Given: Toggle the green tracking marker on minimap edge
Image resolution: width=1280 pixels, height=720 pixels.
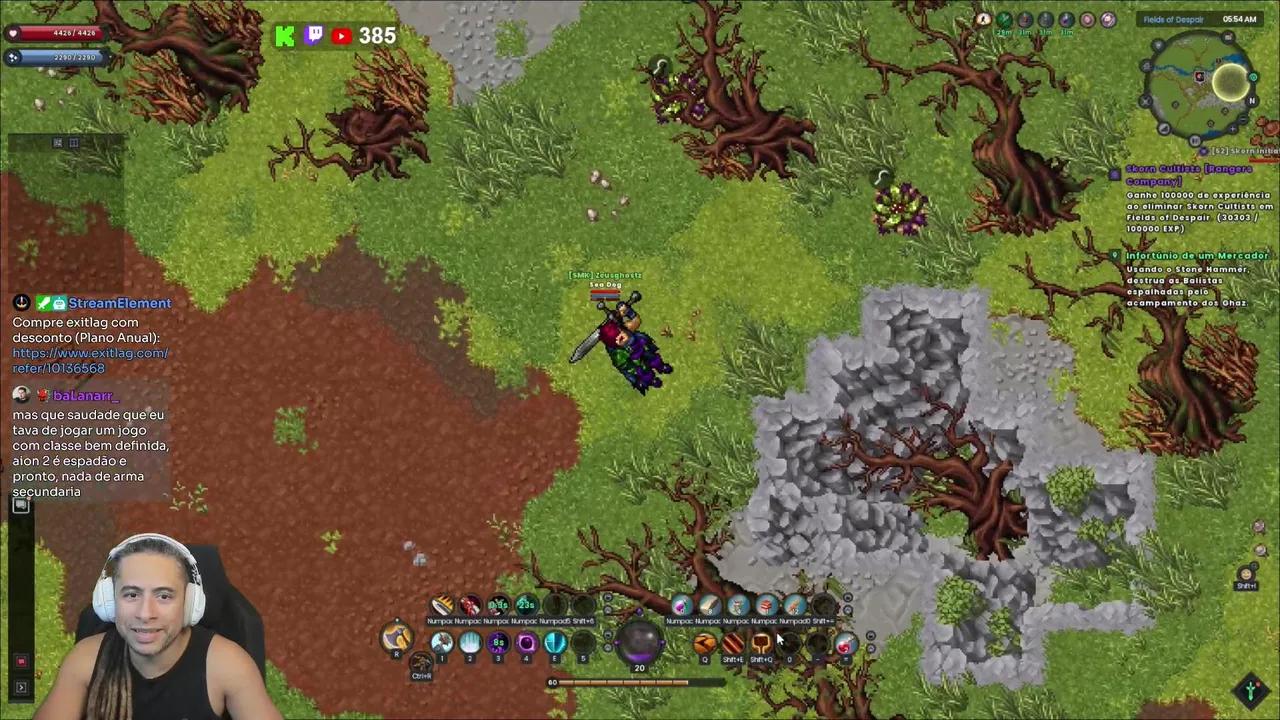Looking at the screenshot, I should (x=1253, y=77).
